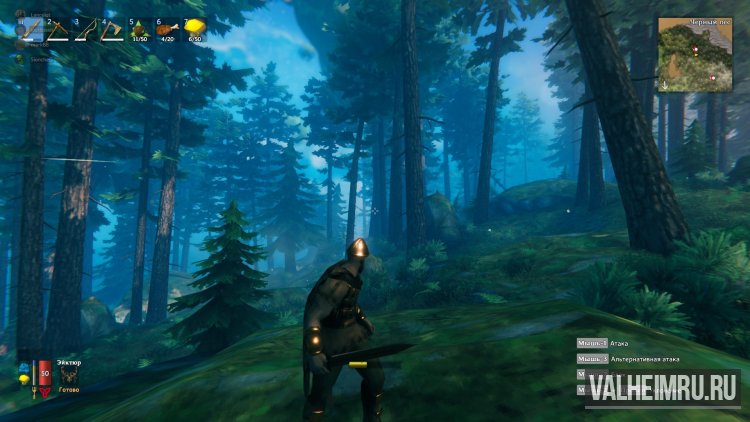The image size is (750, 422).
Task: Click the yellow mushroom food status icon
Action: 23,381
